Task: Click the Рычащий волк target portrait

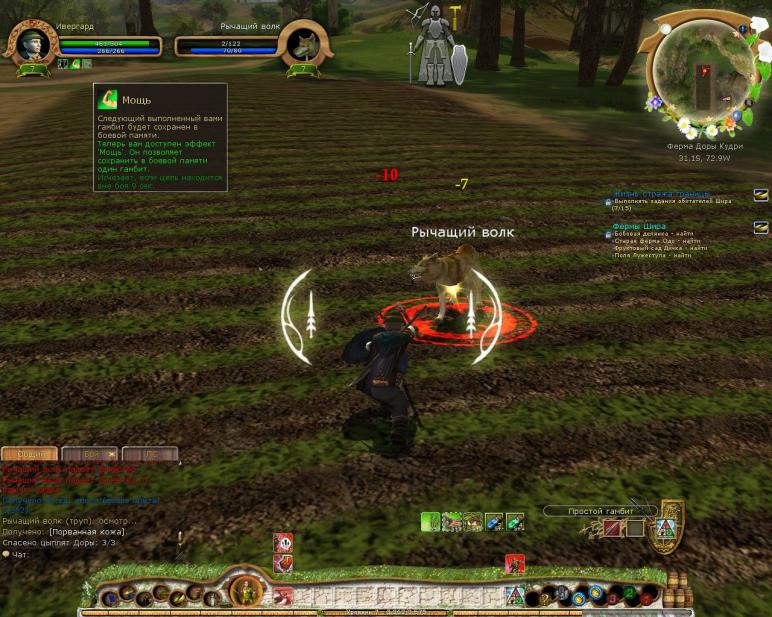Action: pos(303,45)
